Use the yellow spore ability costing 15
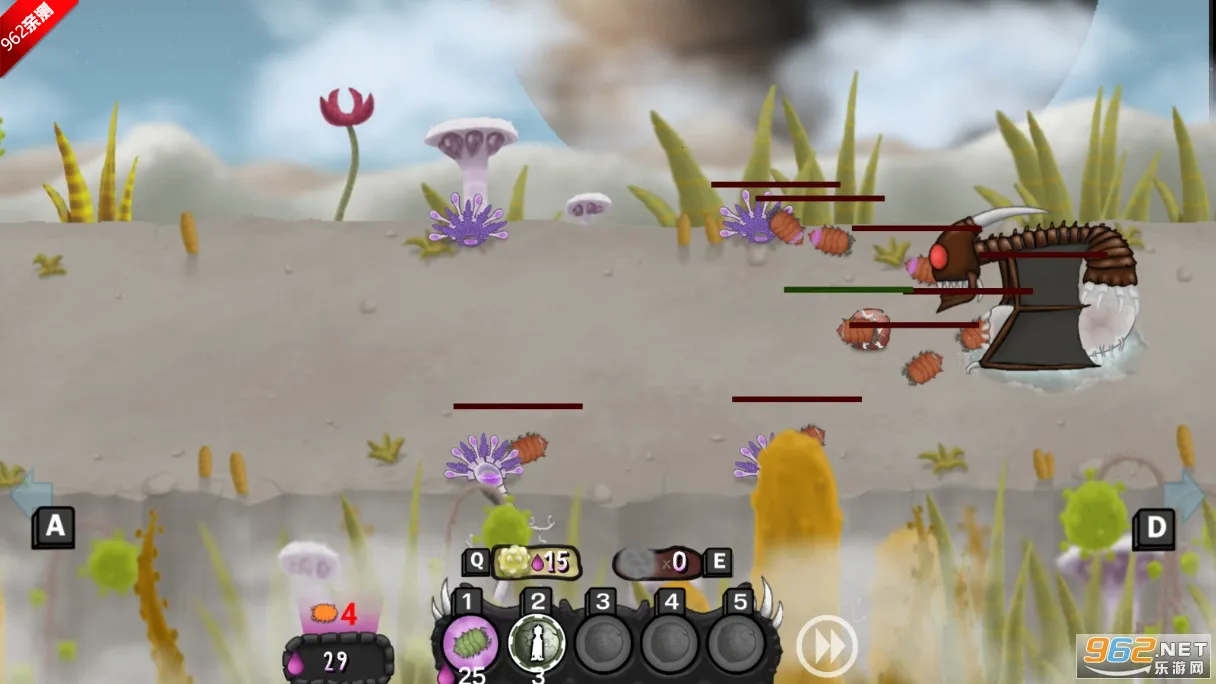This screenshot has height=684, width=1216. [533, 562]
